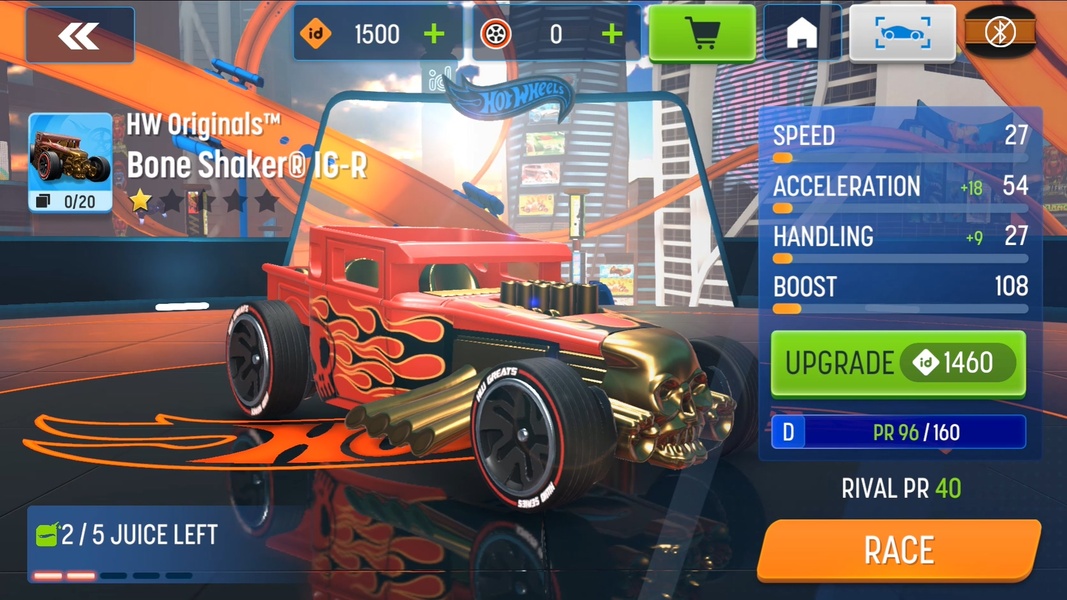The width and height of the screenshot is (1067, 600).
Task: Go back with the double-arrow button
Action: coord(79,36)
